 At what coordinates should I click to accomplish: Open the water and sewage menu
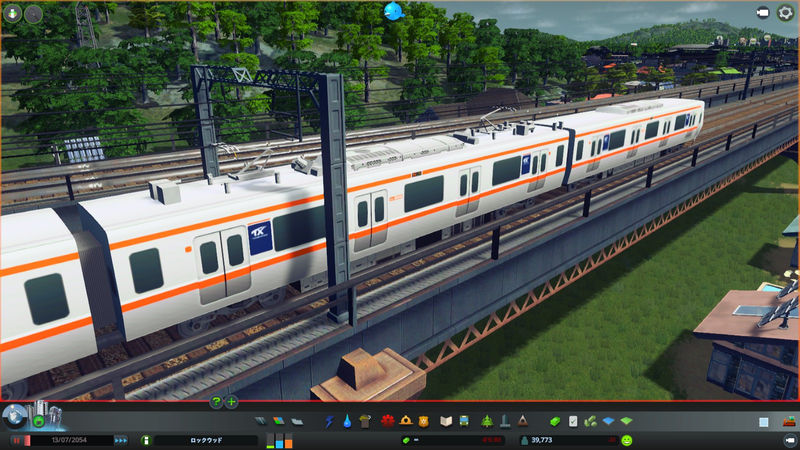[345, 421]
